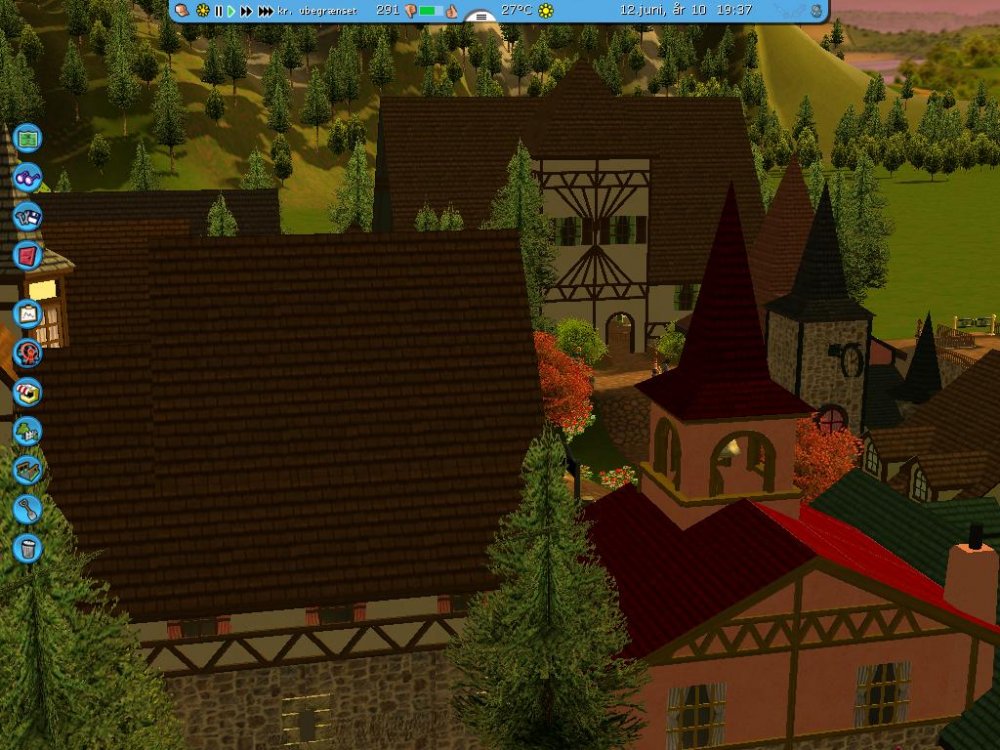The image size is (1000, 750).
Task: Click the yellow sun weather icon
Action: (x=546, y=10)
